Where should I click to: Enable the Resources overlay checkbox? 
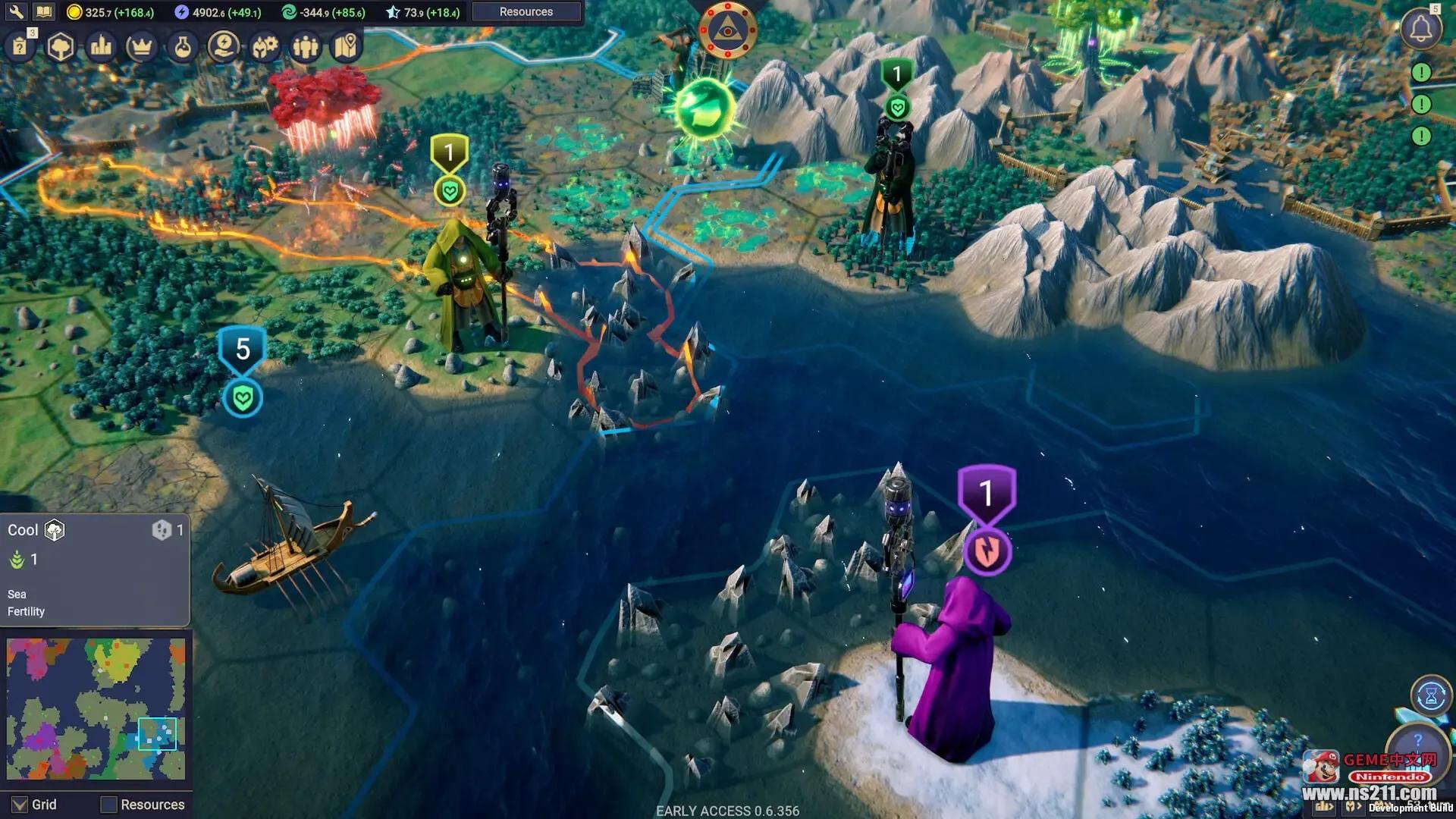(109, 805)
